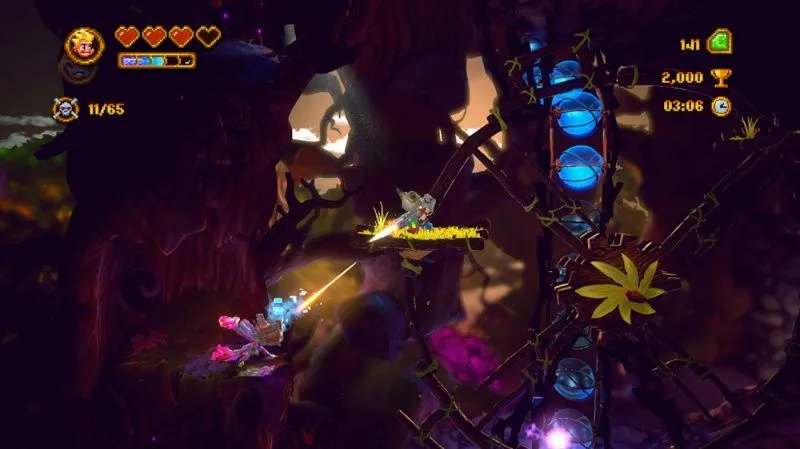Click the blond hero portrait icon
800x449 pixels.
coord(84,44)
